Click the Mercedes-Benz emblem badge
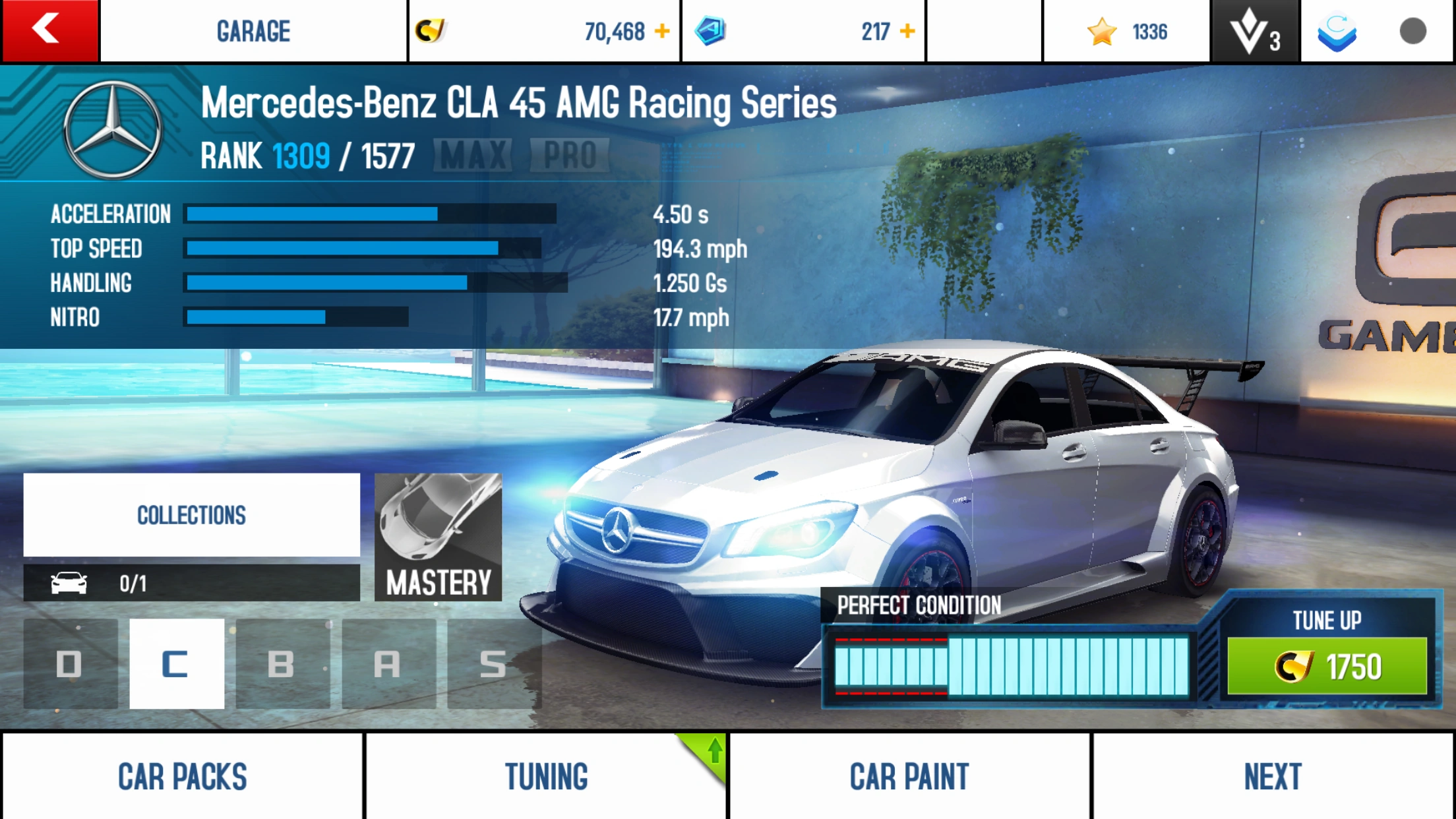The width and height of the screenshot is (1456, 819). [x=112, y=132]
